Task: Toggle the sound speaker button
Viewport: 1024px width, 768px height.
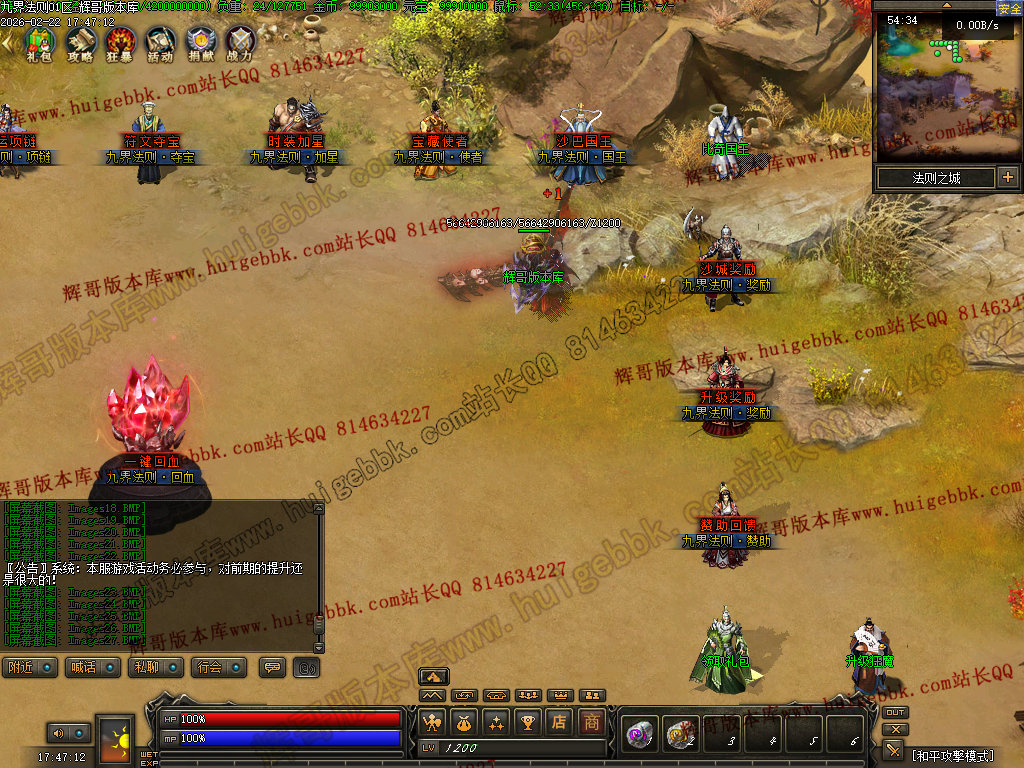Action: tap(58, 733)
